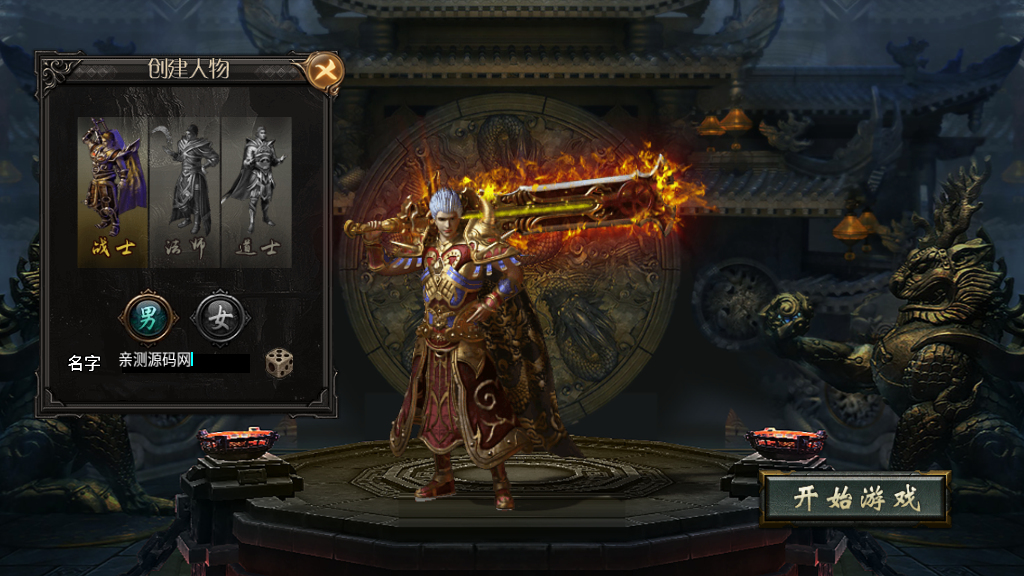Roll the dice for a random name
Screen dimensions: 1024x576
[279, 362]
